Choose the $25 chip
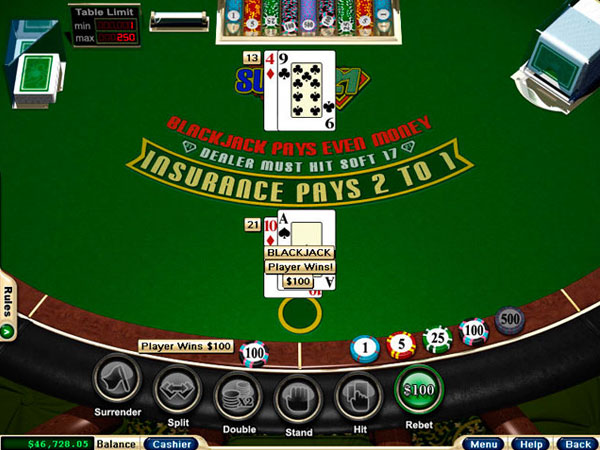 [x=437, y=339]
